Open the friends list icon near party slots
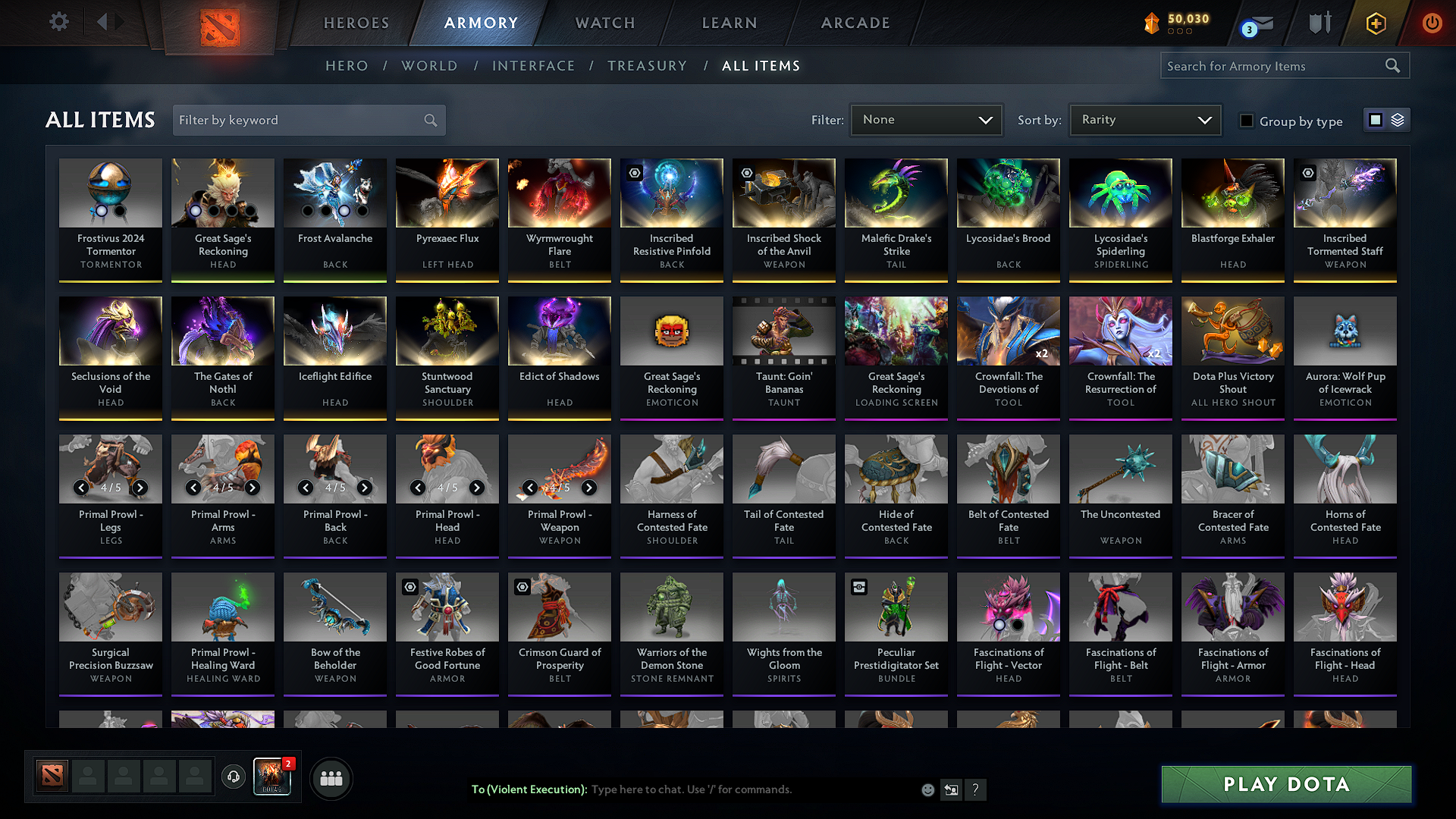This screenshot has width=1456, height=819. 330,777
